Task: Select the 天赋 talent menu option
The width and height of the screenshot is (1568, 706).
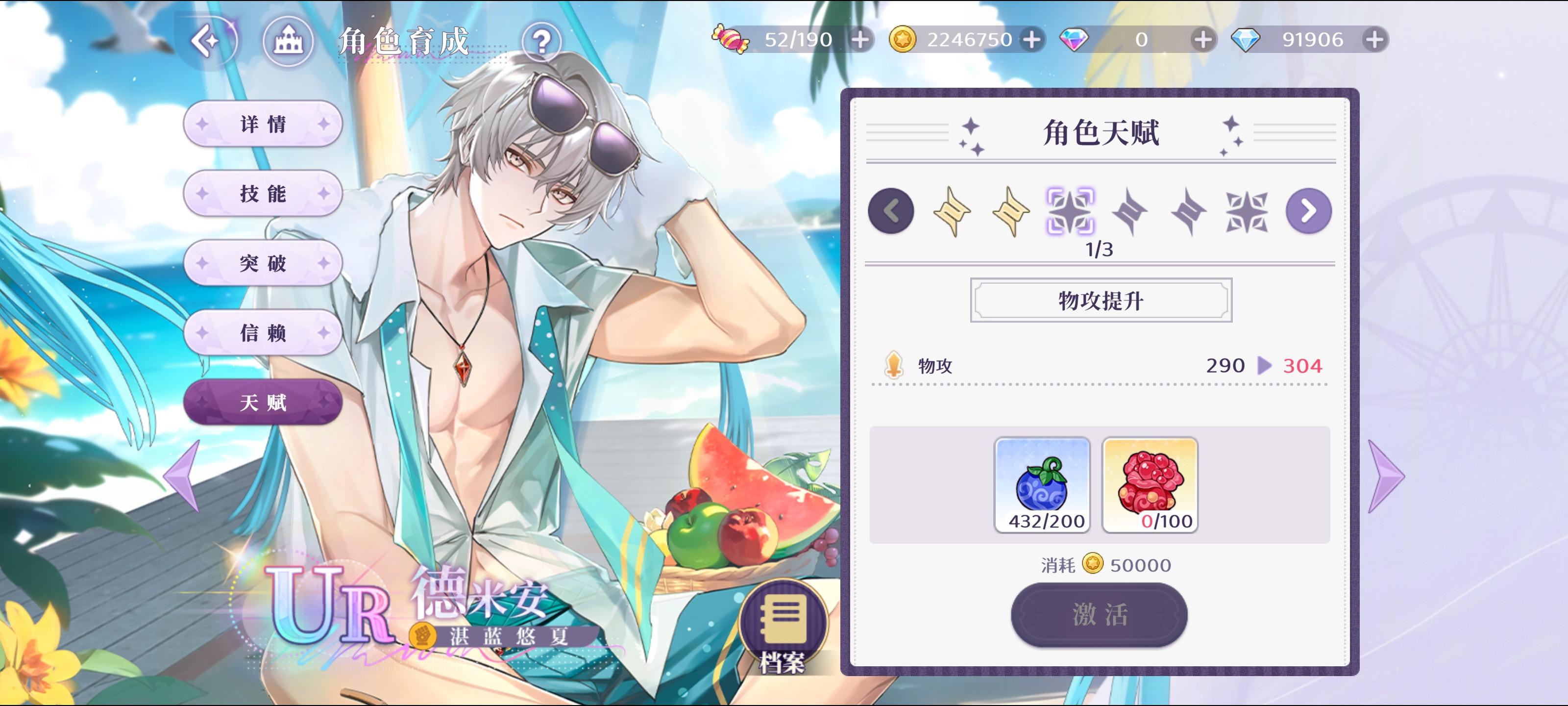Action: (x=264, y=403)
